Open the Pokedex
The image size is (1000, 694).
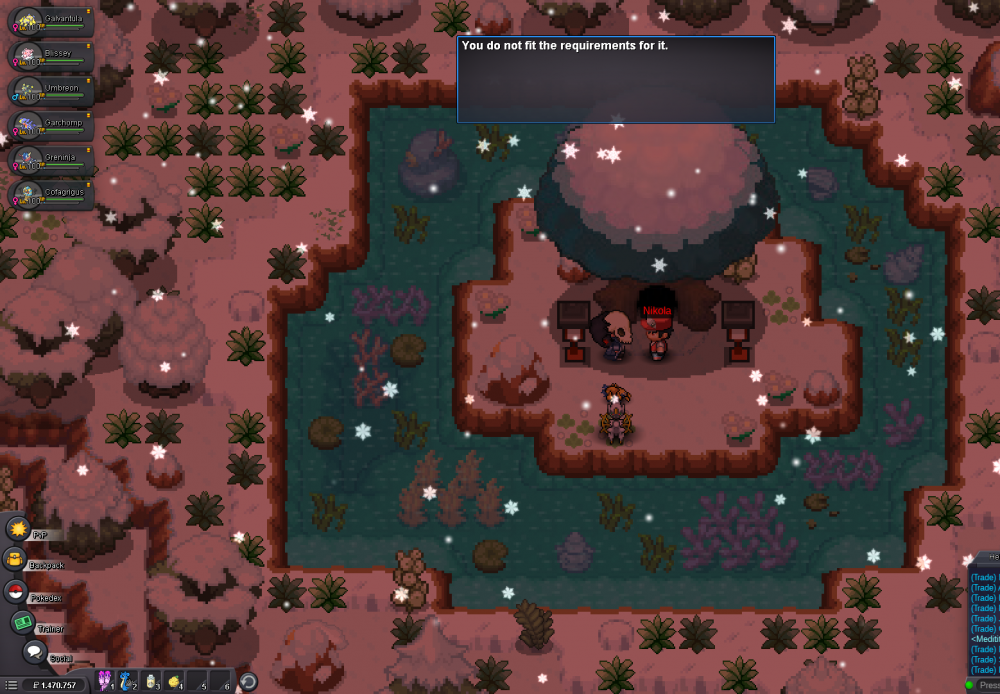[15, 591]
